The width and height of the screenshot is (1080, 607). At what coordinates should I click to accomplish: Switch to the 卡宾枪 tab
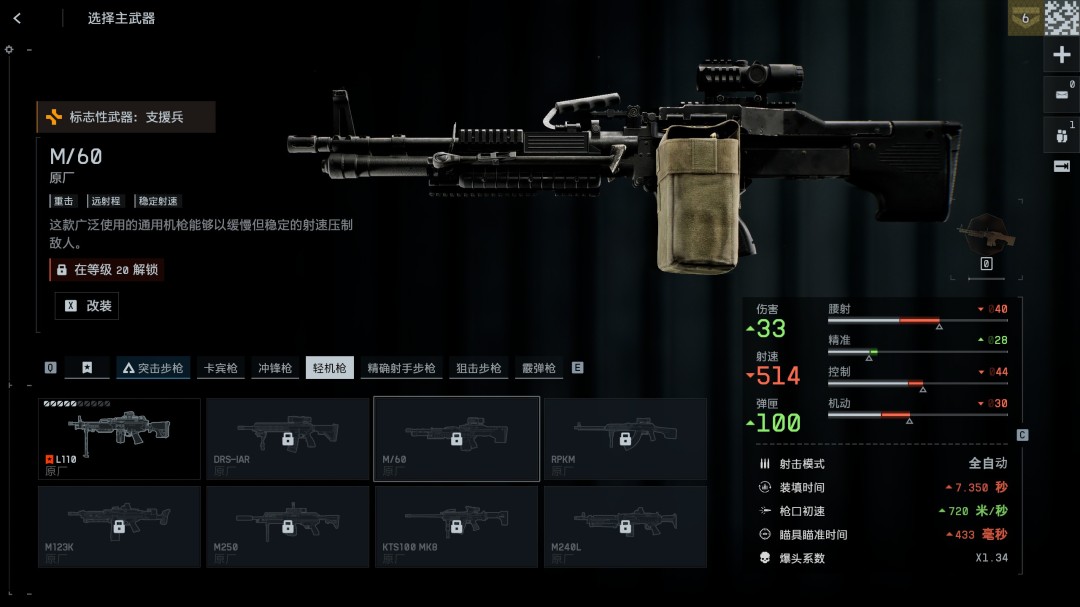[220, 368]
